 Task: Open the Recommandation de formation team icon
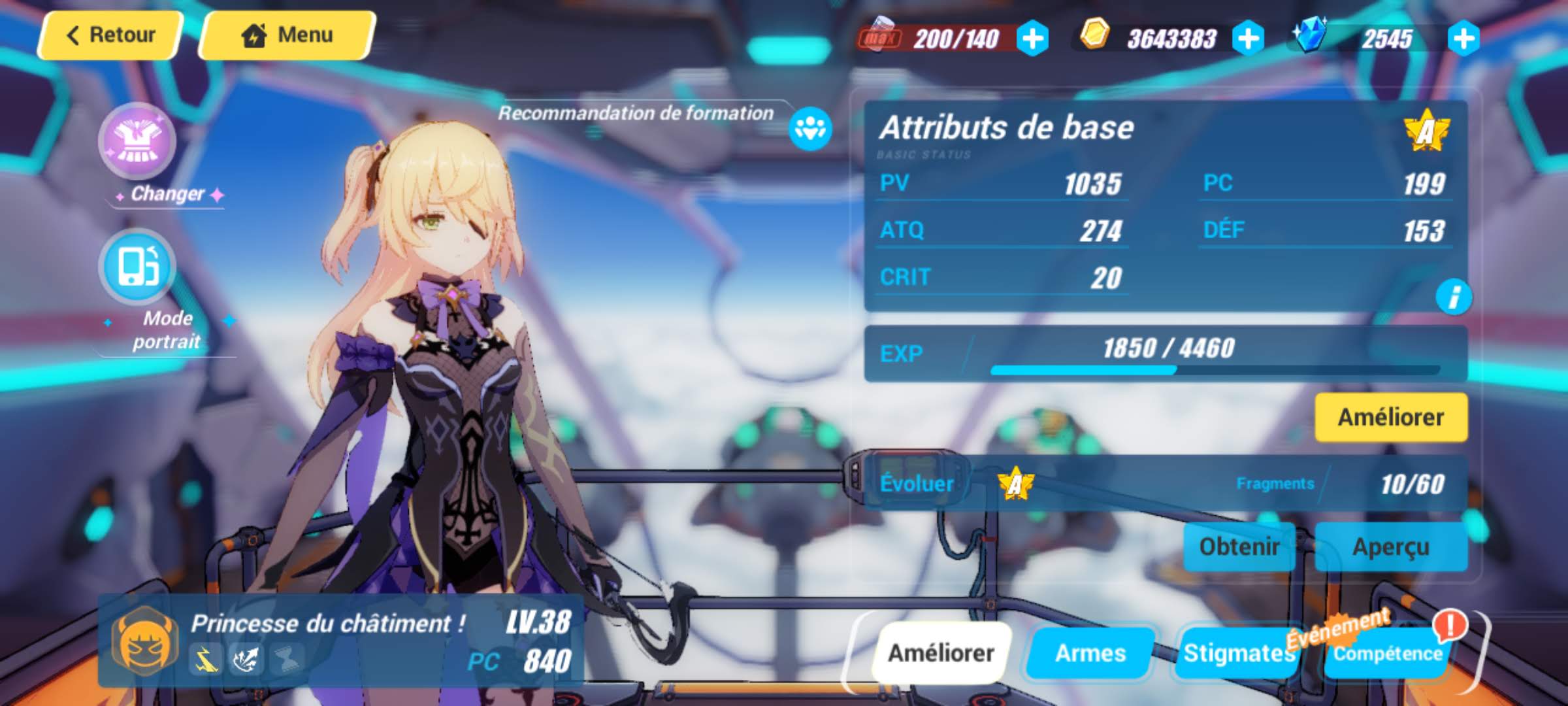(x=810, y=128)
